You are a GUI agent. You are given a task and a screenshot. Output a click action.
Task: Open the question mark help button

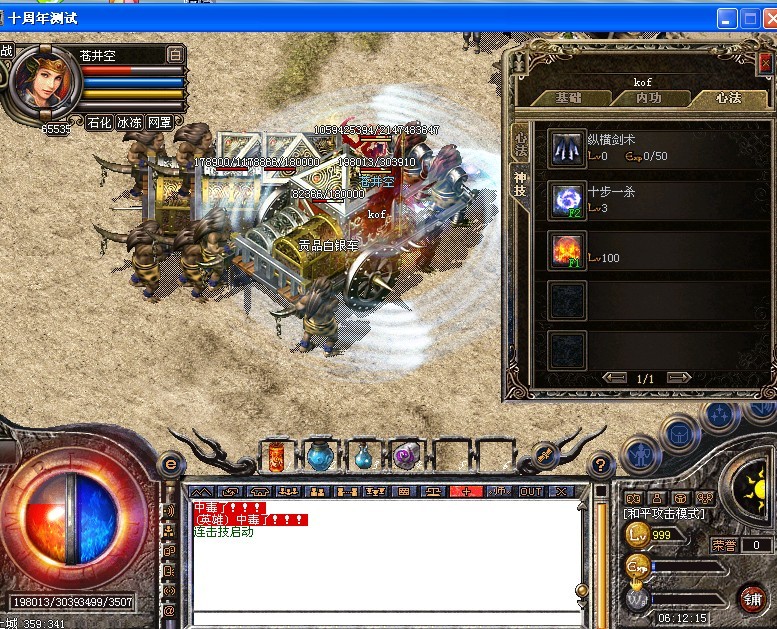(x=600, y=464)
